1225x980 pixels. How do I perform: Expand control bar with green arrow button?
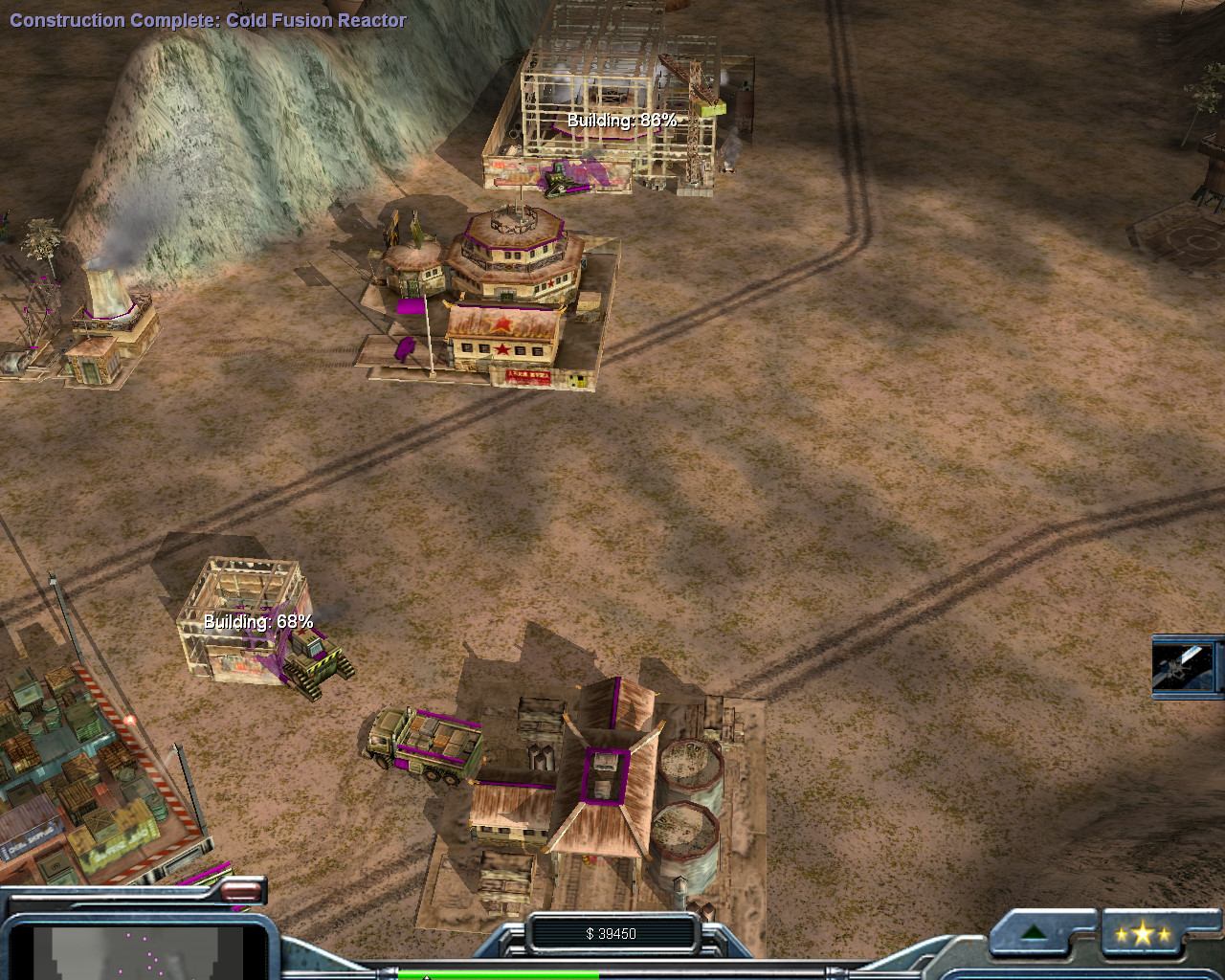(1034, 933)
